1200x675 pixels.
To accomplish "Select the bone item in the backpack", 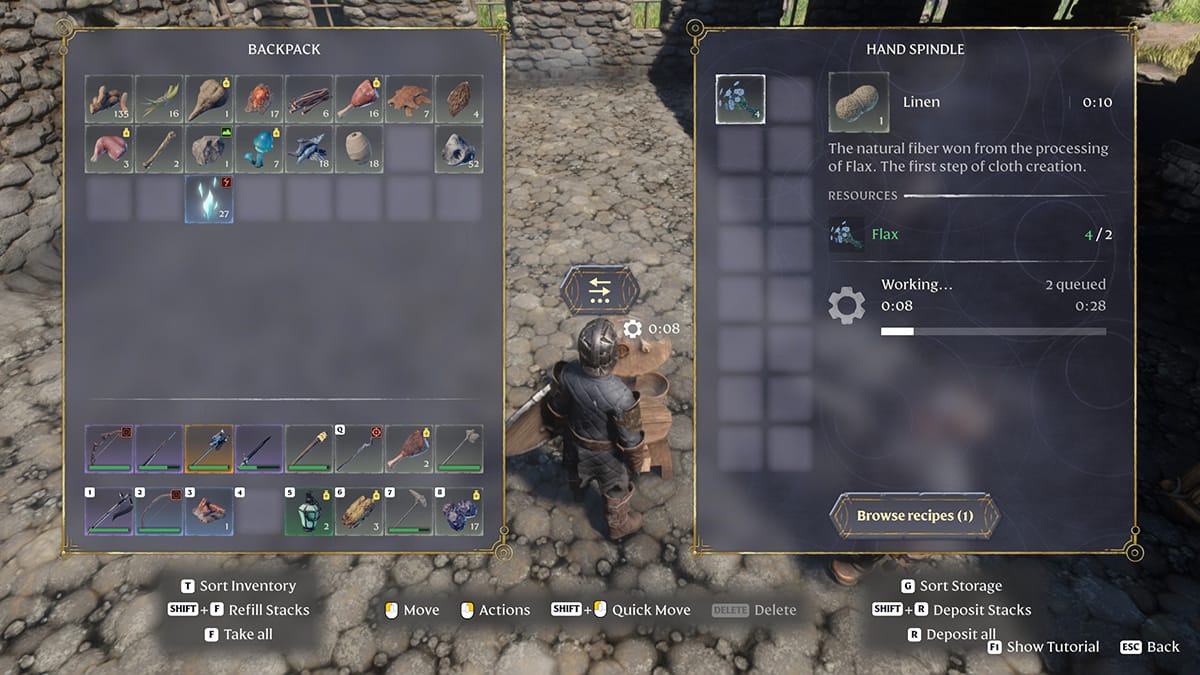I will point(160,149).
